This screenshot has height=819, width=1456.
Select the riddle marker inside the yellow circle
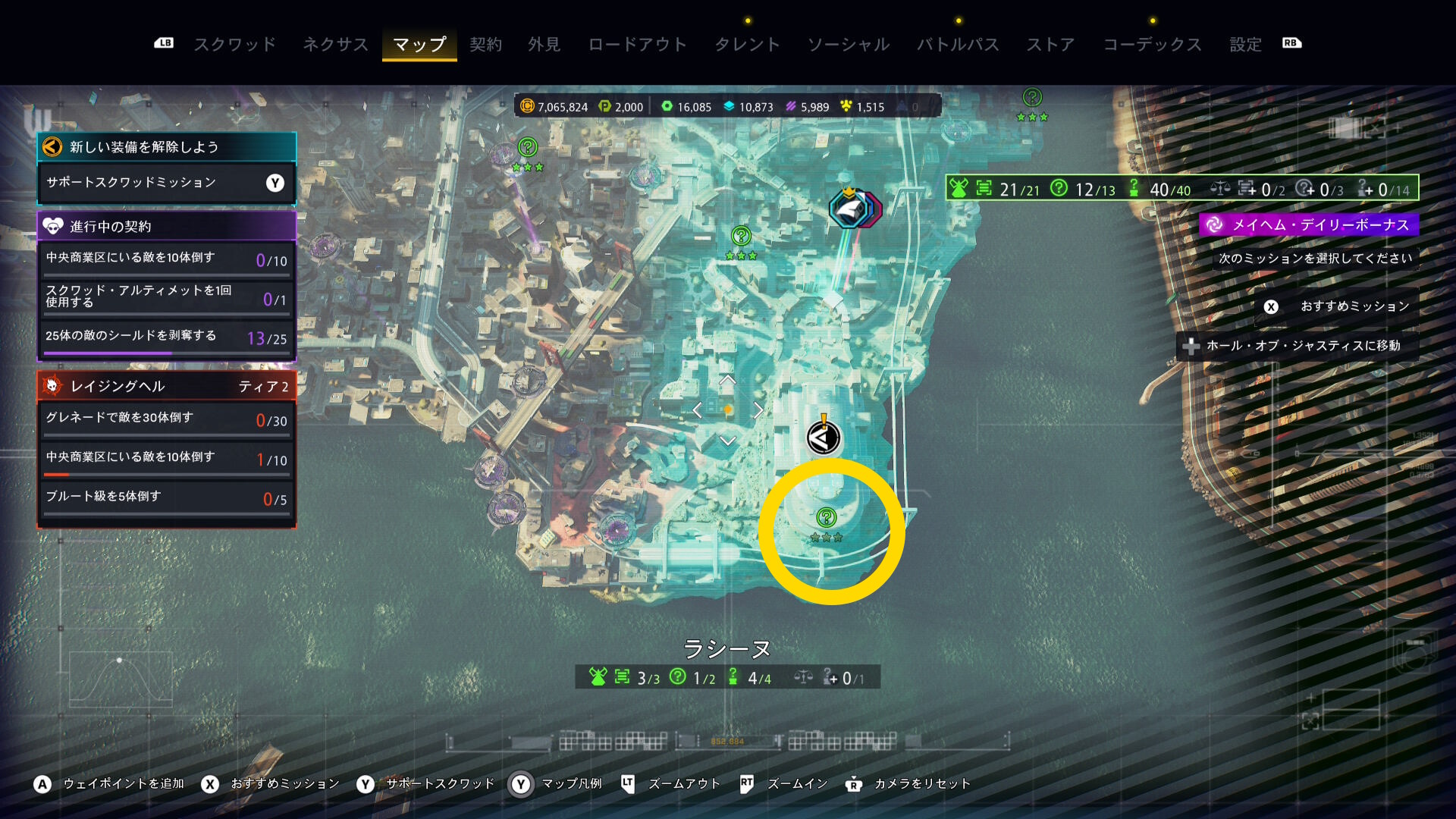coord(826,518)
